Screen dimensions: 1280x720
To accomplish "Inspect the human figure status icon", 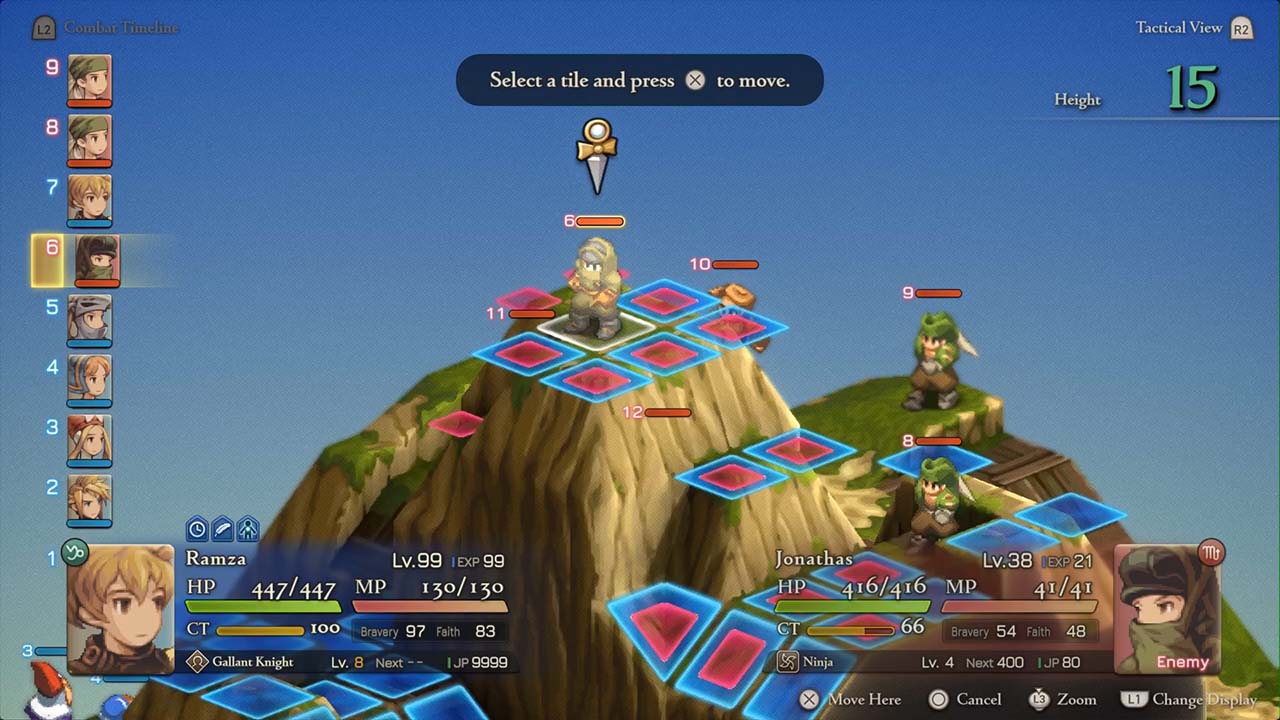I will (247, 529).
